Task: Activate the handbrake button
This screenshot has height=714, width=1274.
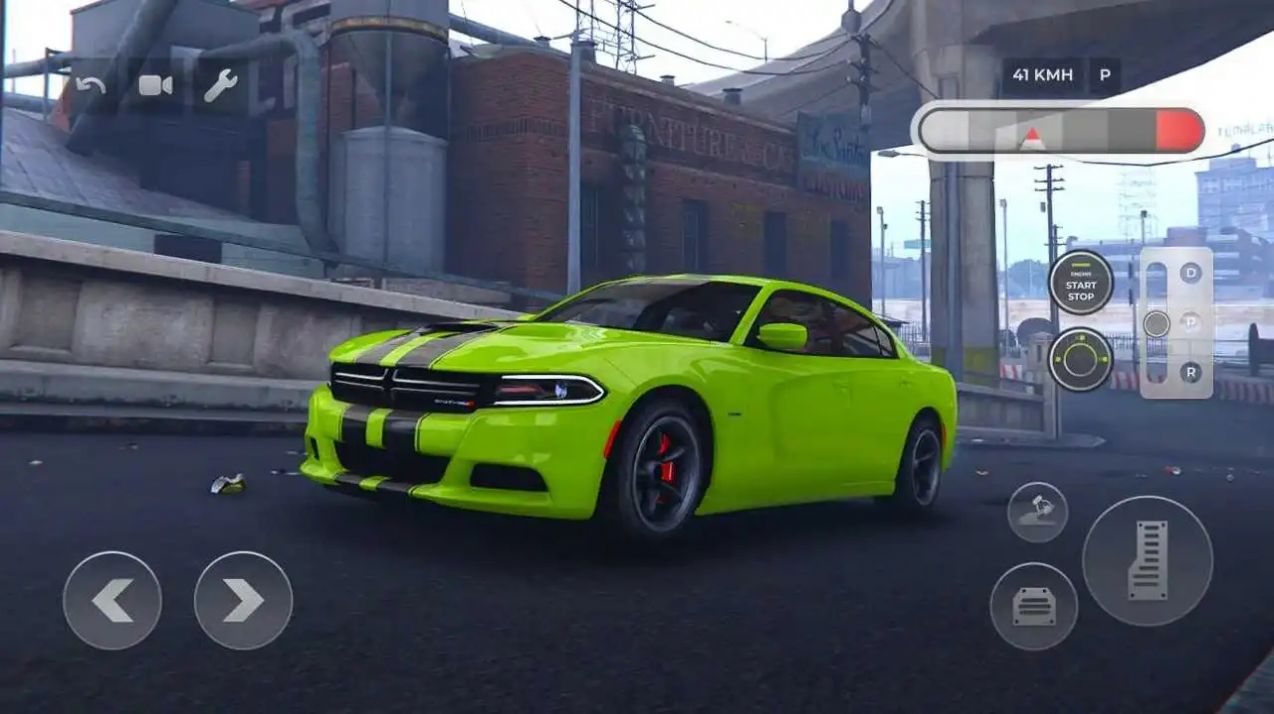Action: coord(1037,512)
